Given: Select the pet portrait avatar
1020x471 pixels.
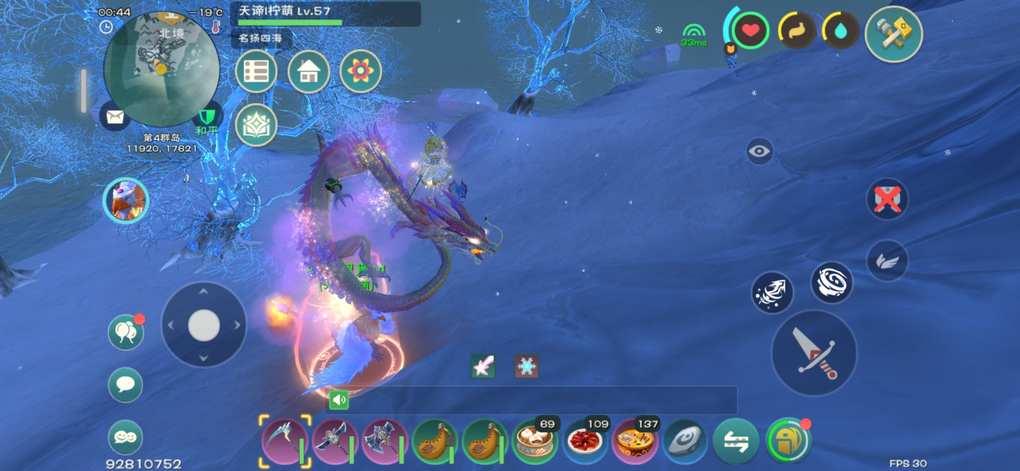Looking at the screenshot, I should point(126,200).
